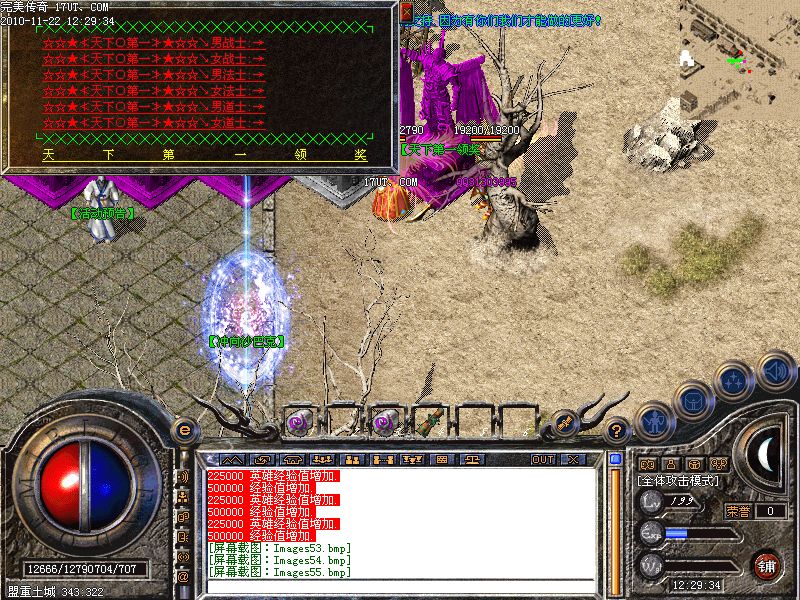Image resolution: width=800 pixels, height=600 pixels.
Task: Click the chat text input line
Action: tap(400, 585)
